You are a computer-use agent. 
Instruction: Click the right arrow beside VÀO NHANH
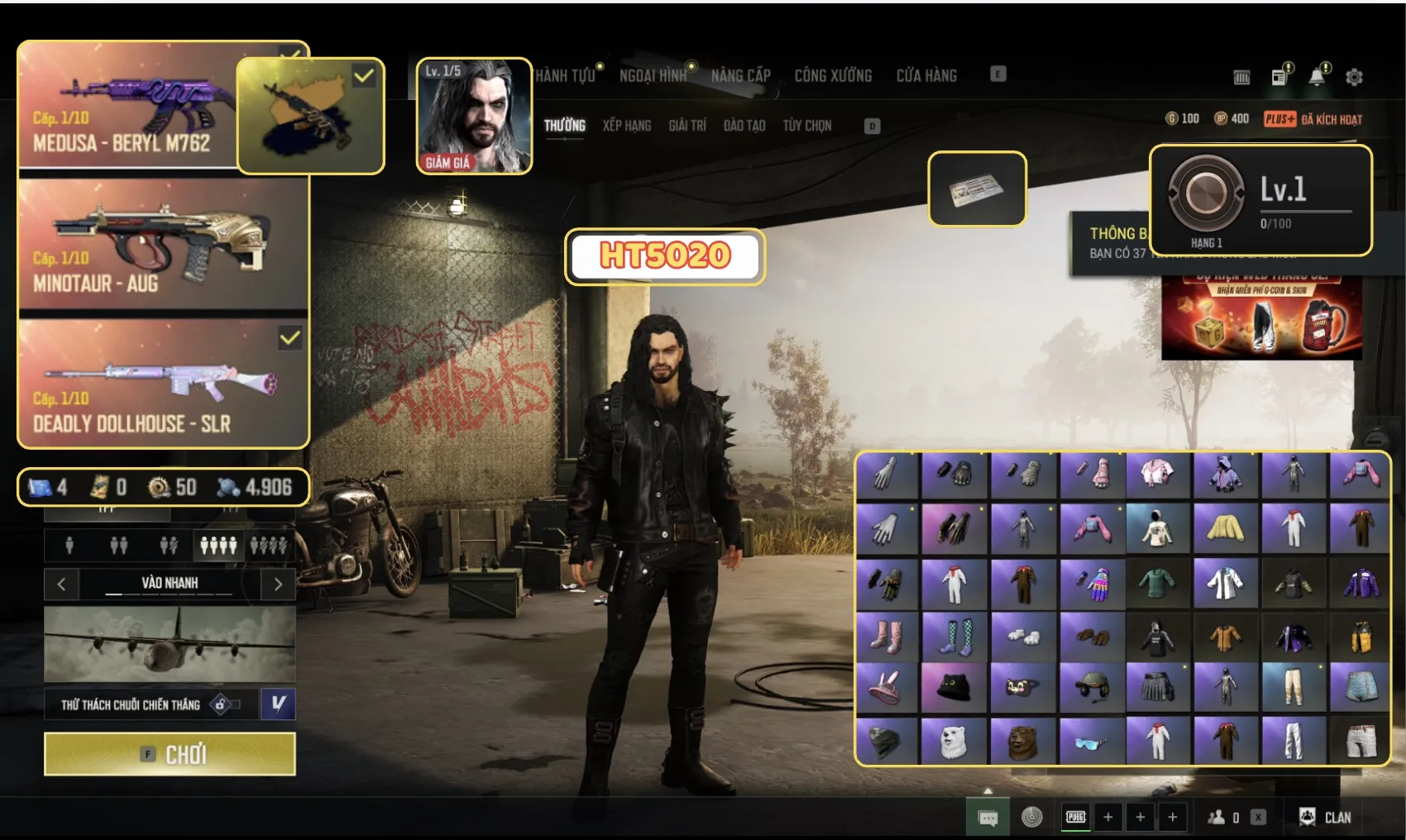(278, 584)
